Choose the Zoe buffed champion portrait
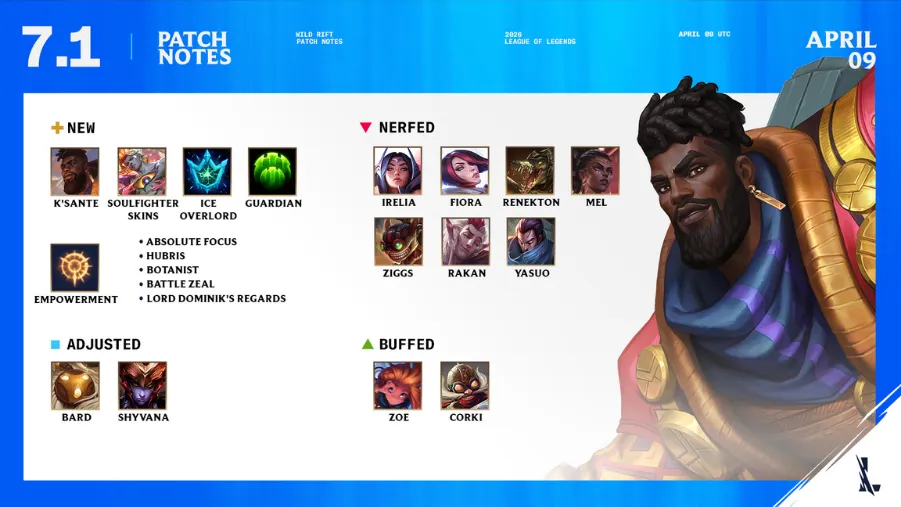Viewport: 901px width, 507px height. [x=398, y=386]
